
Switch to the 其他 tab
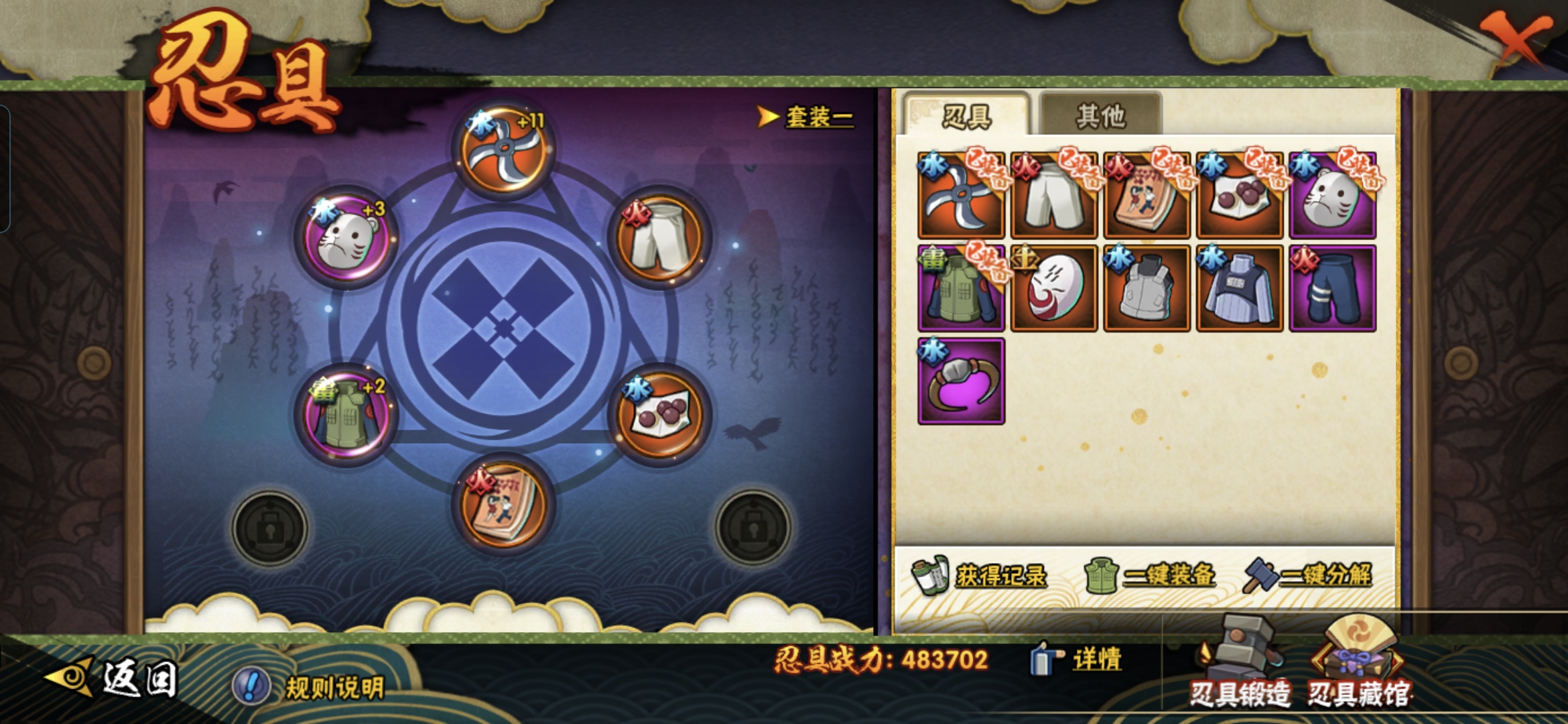point(1100,116)
